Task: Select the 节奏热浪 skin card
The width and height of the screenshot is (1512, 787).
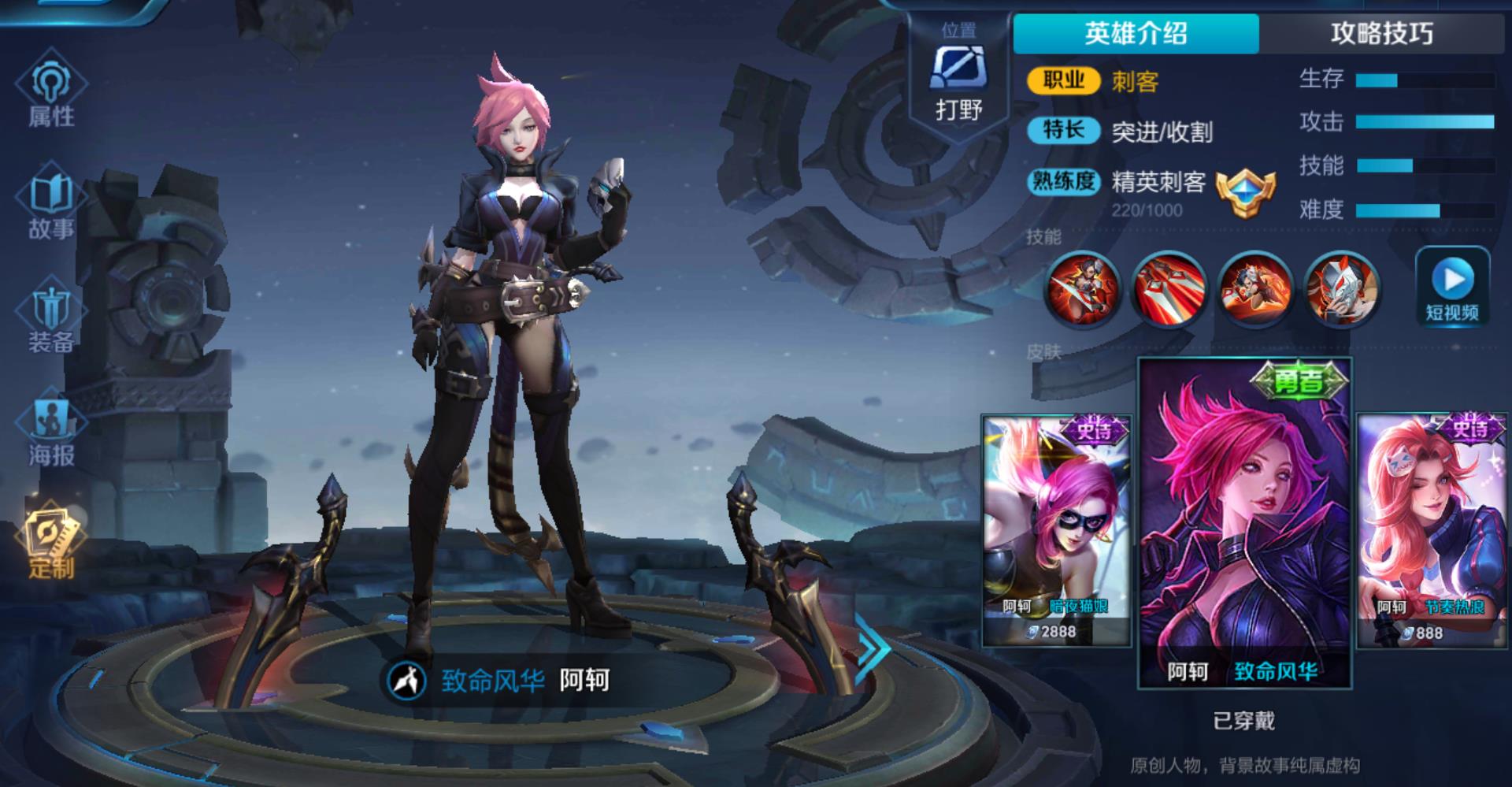Action: click(x=1431, y=529)
